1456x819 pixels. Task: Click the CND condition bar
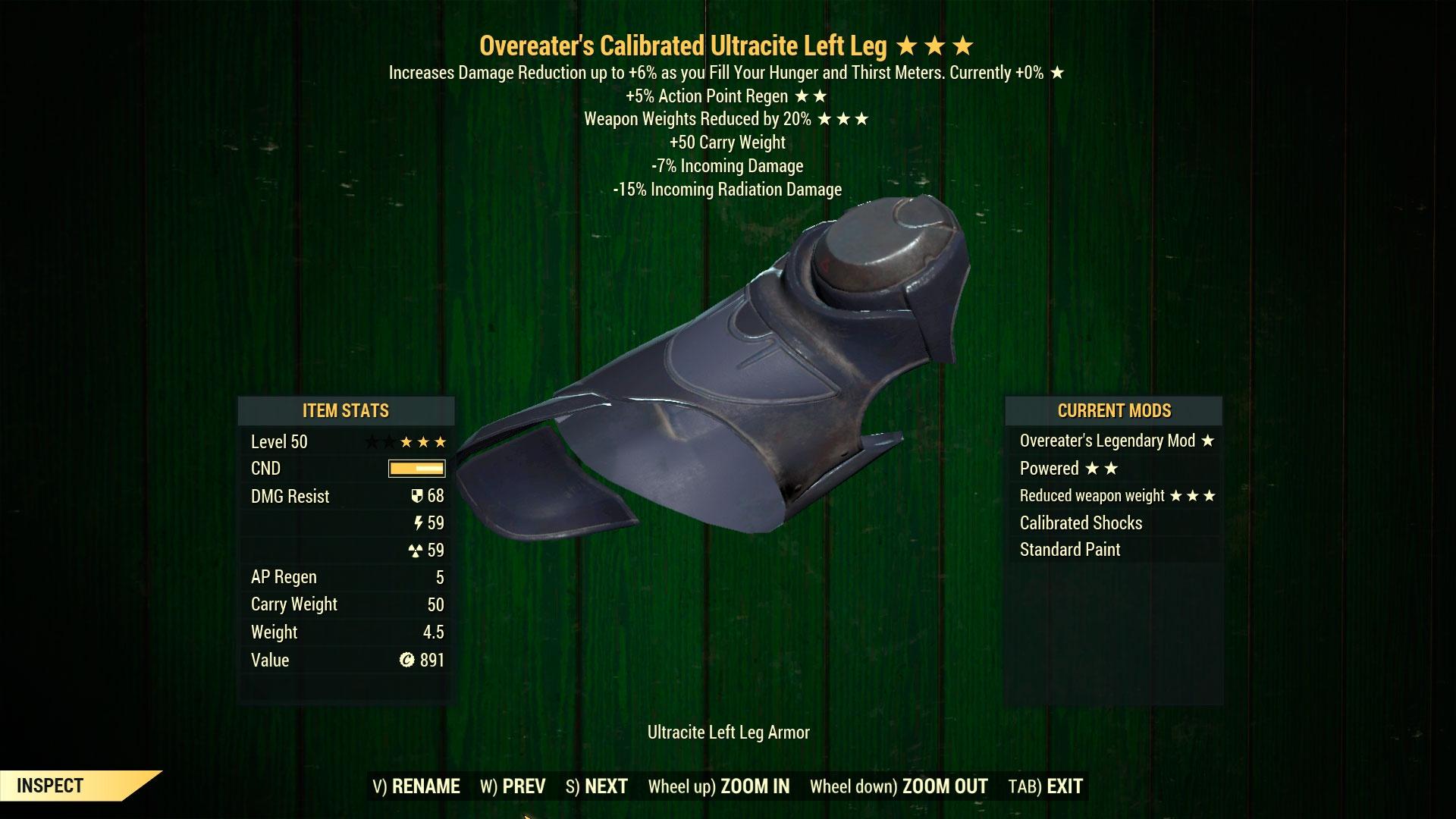click(416, 469)
